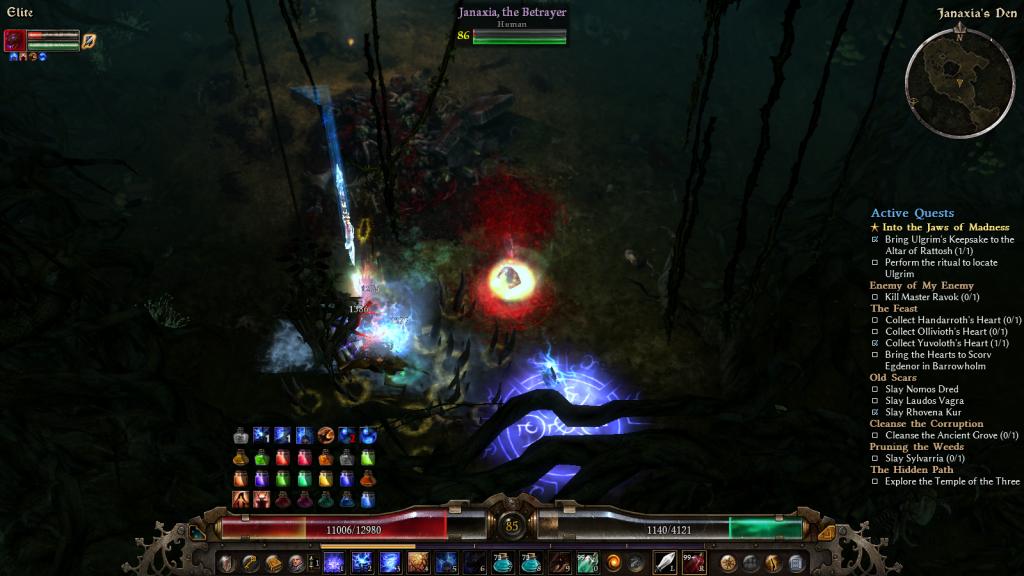Select The Feast quest in tracker
The width and height of the screenshot is (1024, 576).
(x=893, y=308)
